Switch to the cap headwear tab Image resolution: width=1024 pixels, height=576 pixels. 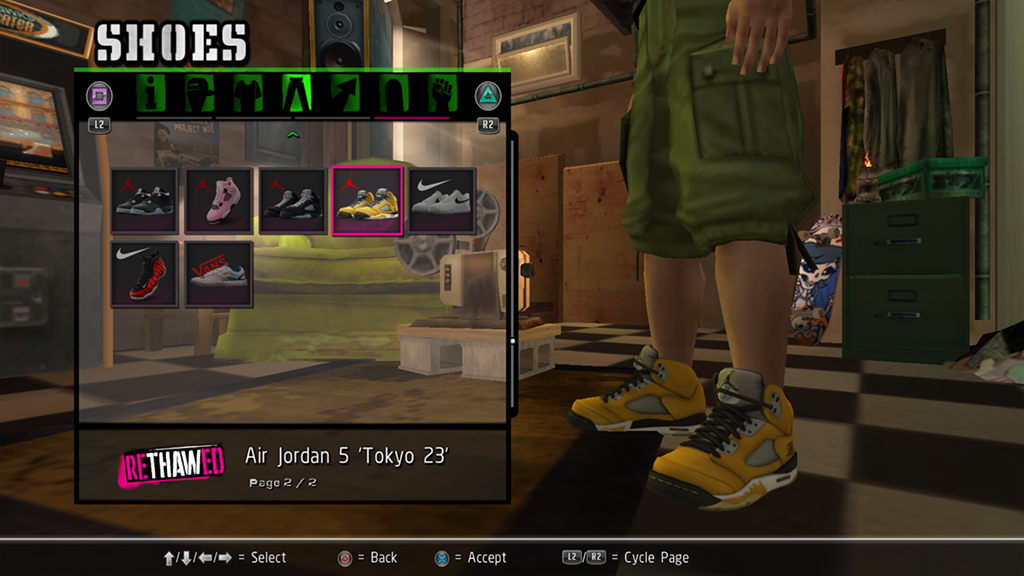point(200,95)
